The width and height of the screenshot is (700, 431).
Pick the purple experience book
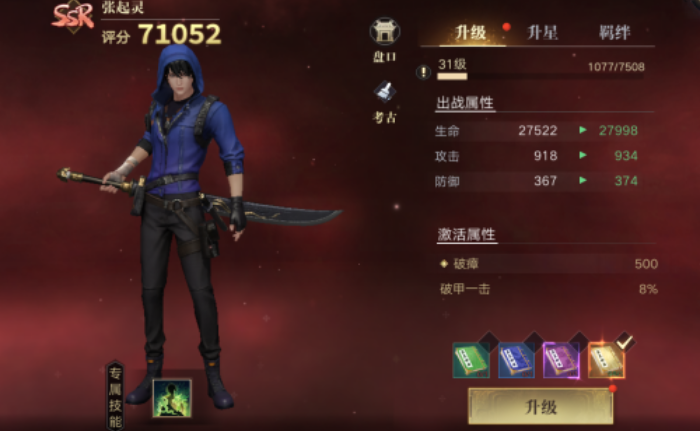(x=561, y=360)
